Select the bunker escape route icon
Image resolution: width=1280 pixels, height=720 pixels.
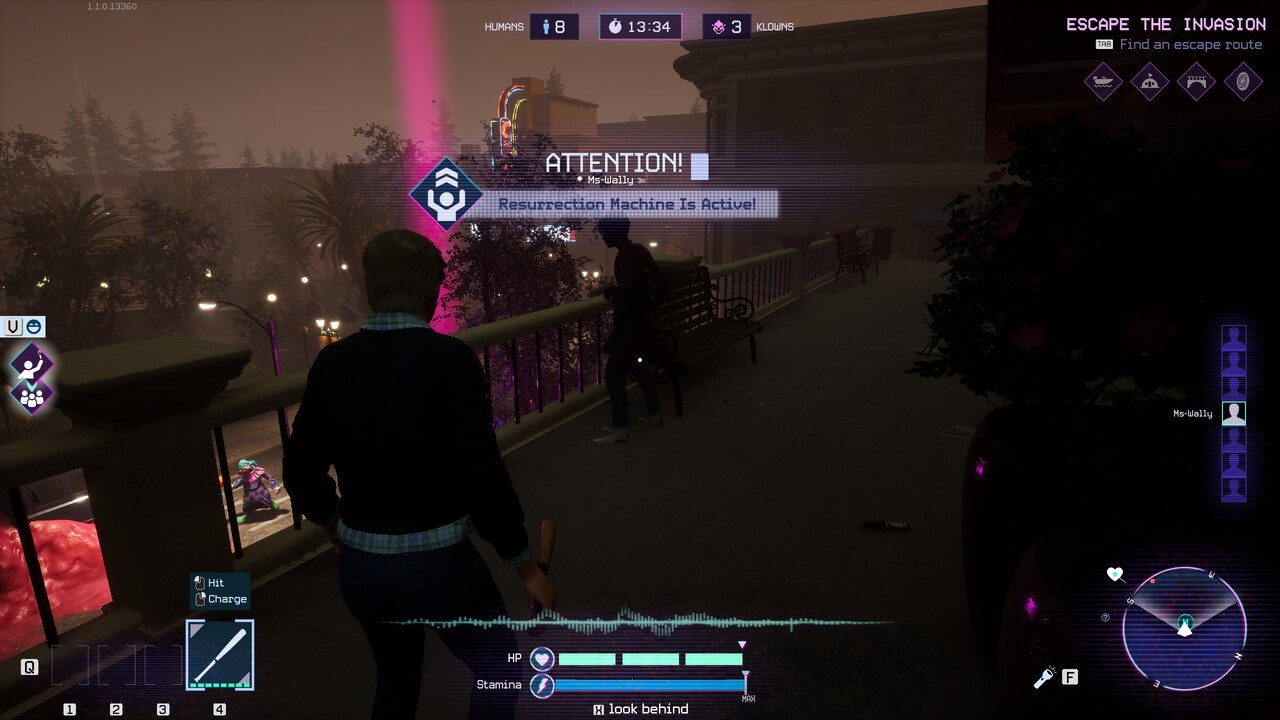[x=1150, y=82]
